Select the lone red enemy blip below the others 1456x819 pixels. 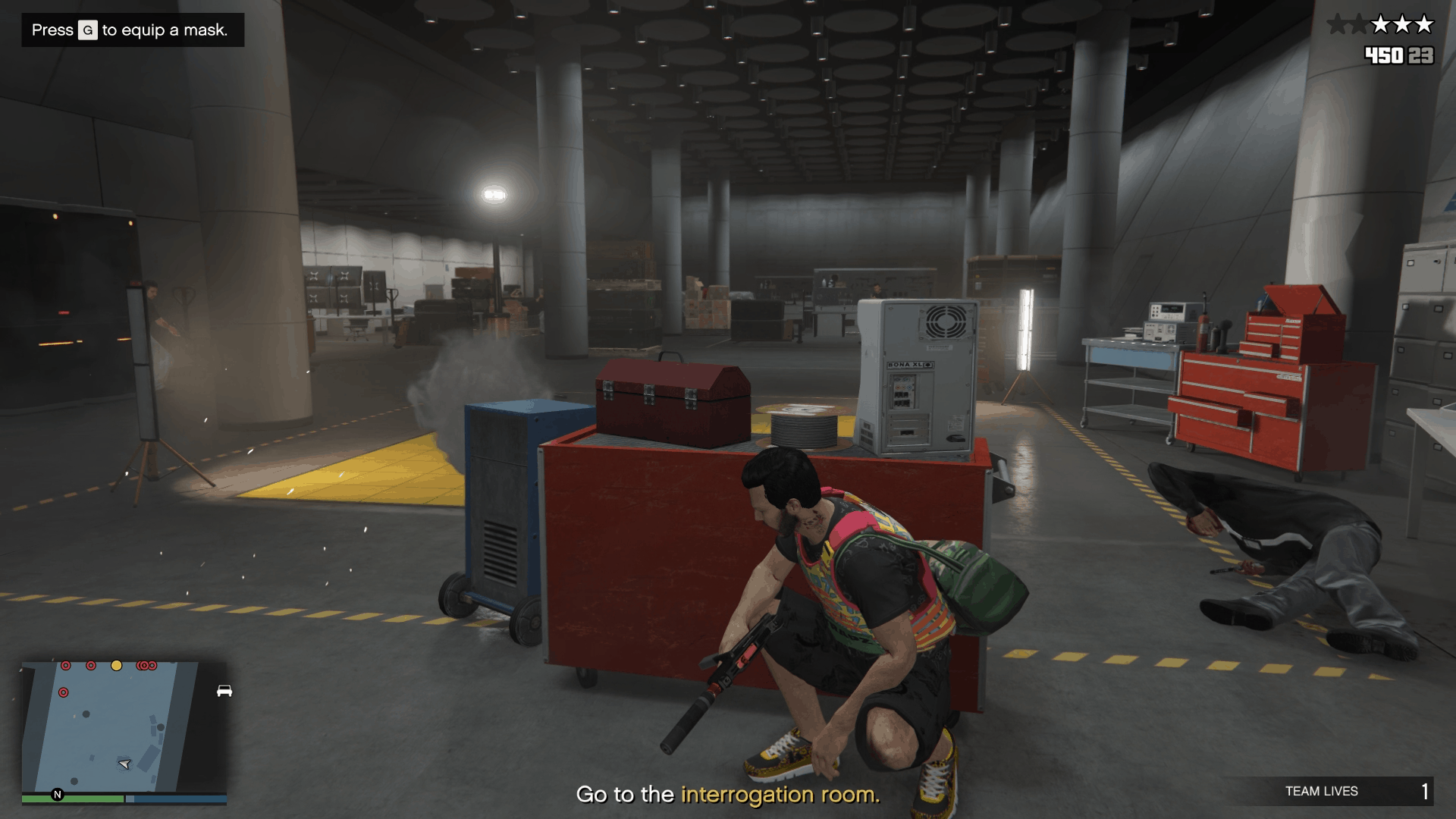64,692
